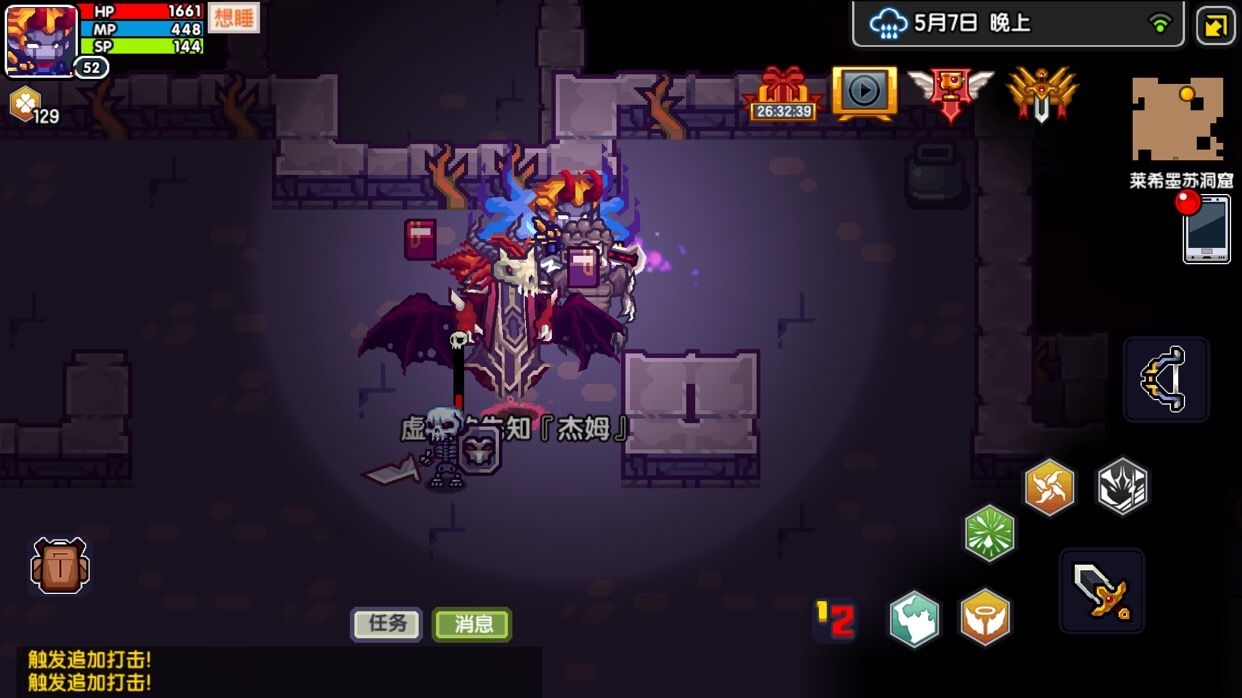
Task: Open the backpack inventory icon
Action: click(x=60, y=567)
